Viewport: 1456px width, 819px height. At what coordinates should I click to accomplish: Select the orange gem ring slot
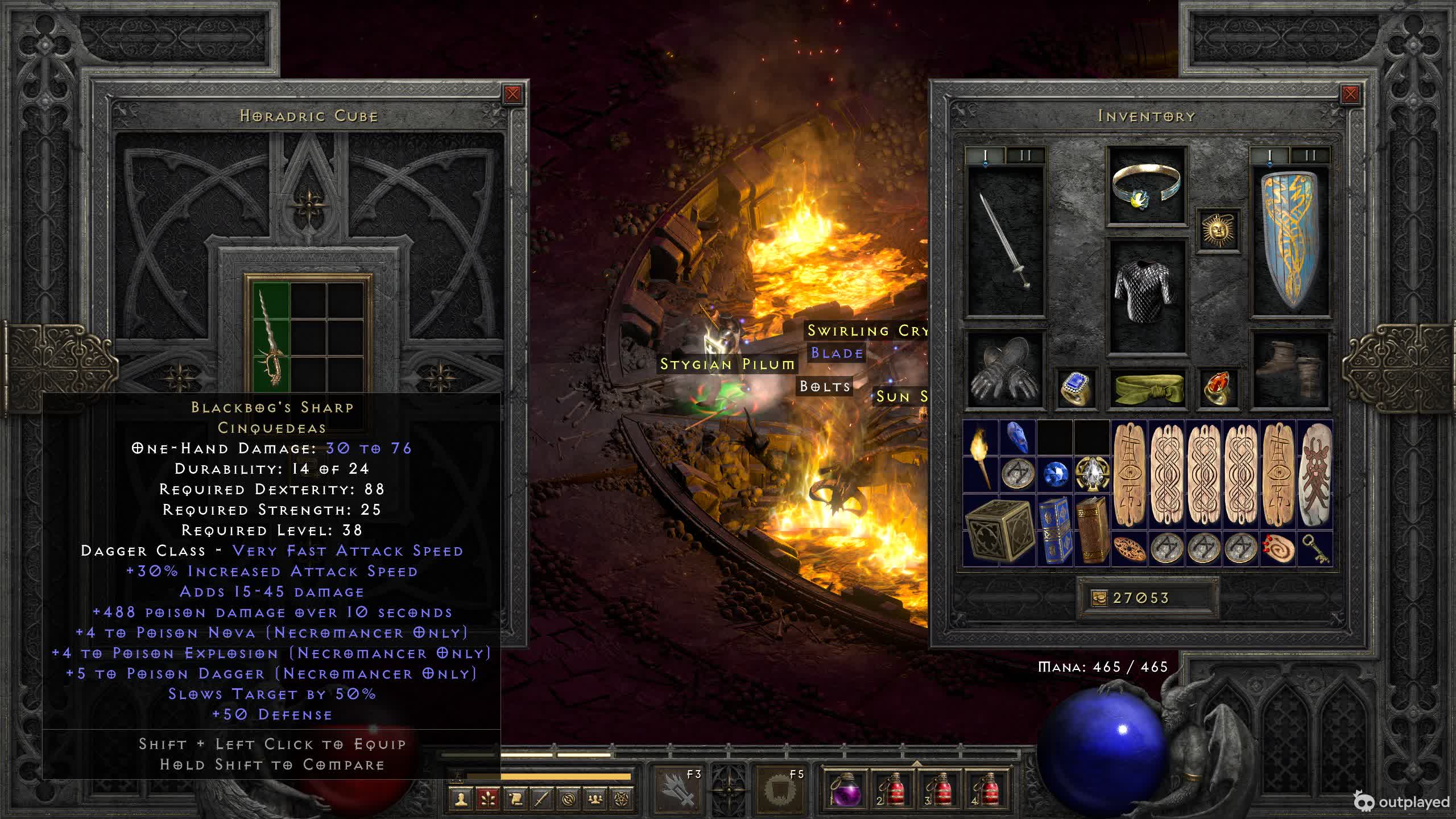tap(1218, 388)
